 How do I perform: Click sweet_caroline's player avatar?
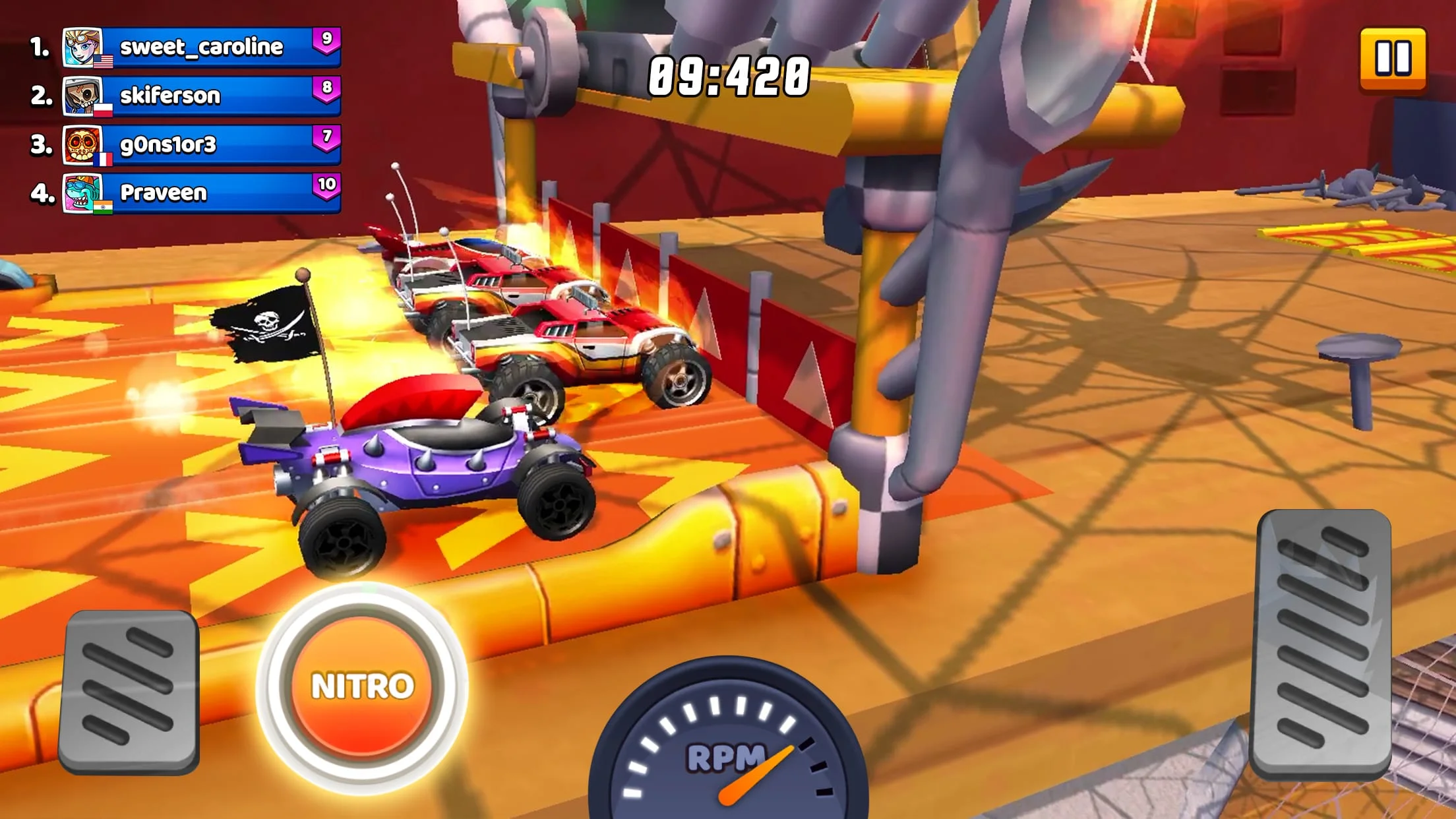[83, 46]
